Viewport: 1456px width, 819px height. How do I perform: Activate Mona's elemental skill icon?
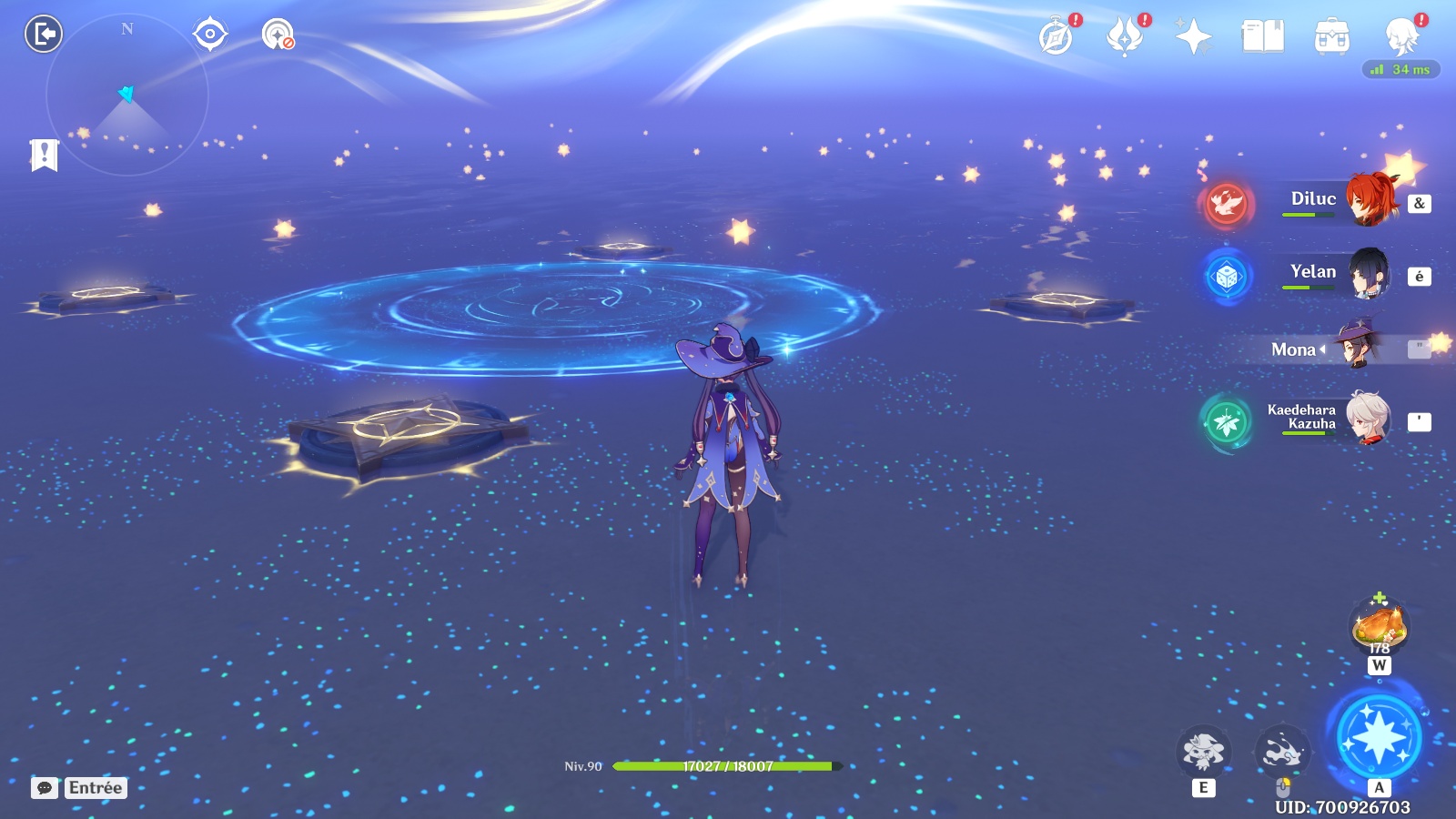pyautogui.click(x=1203, y=752)
